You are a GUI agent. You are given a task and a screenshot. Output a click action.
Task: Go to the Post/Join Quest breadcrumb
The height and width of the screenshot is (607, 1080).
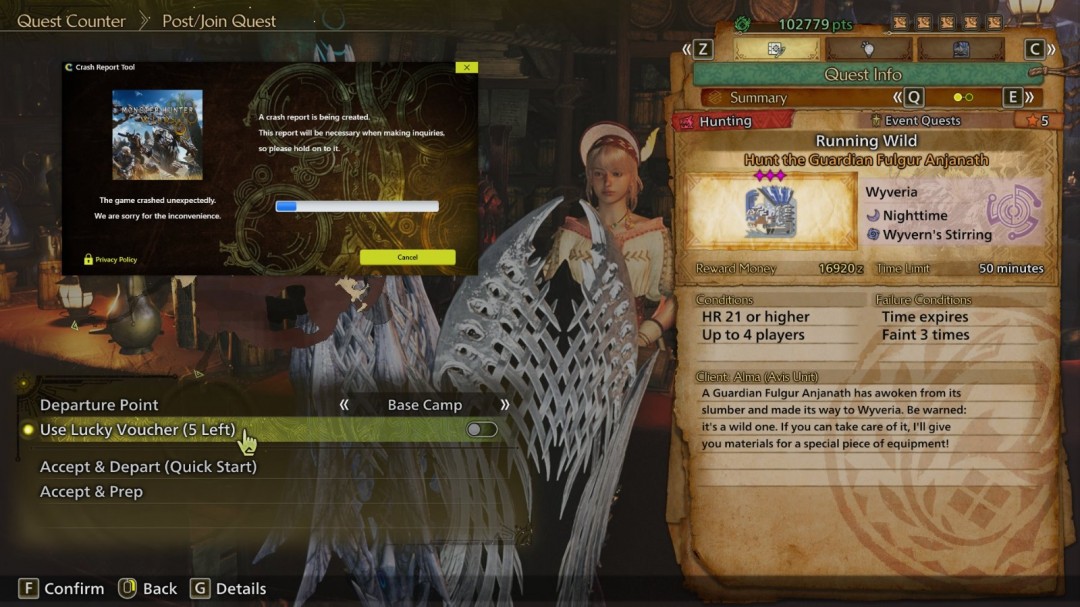point(219,21)
